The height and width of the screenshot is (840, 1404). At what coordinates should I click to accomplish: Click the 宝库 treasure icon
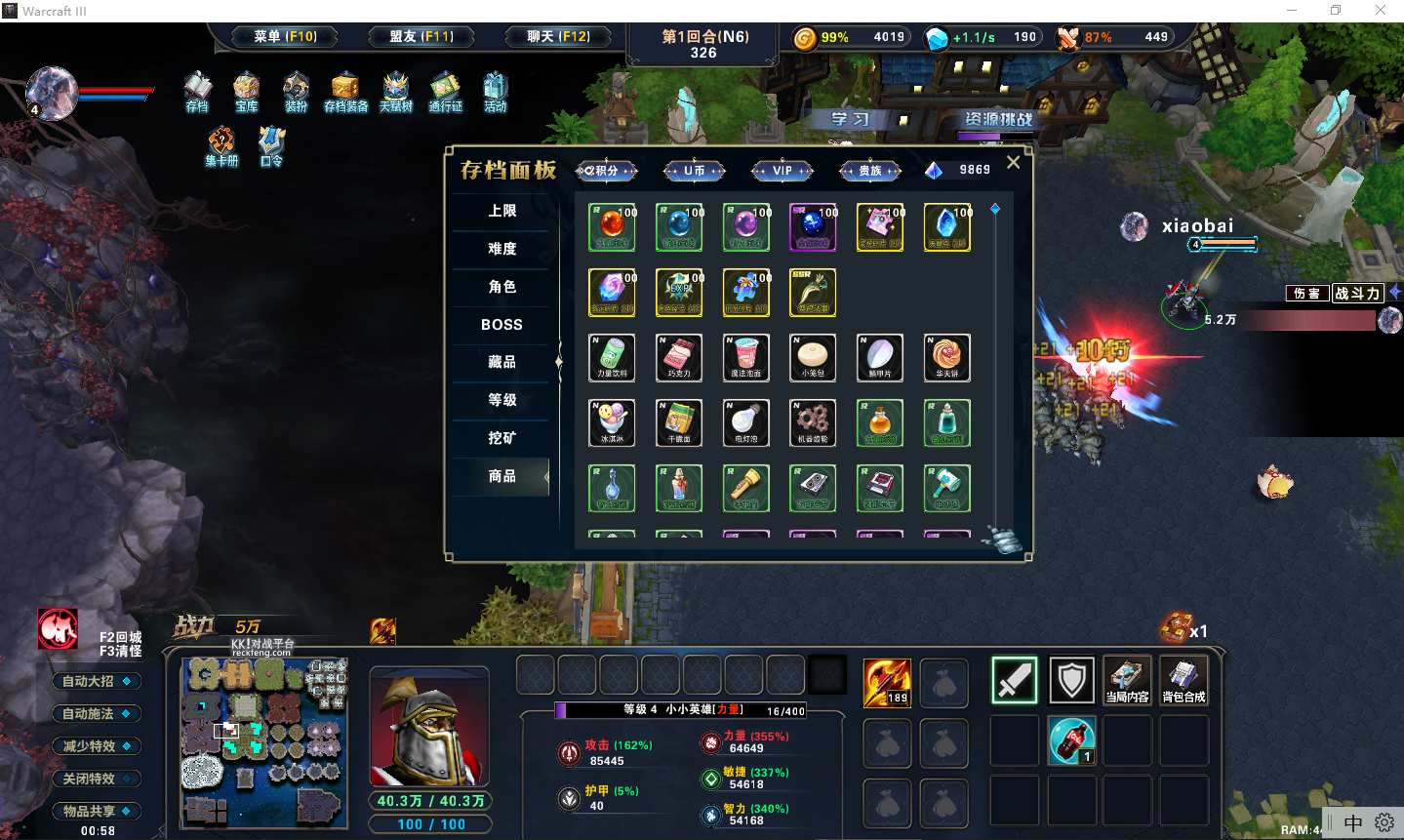(246, 93)
